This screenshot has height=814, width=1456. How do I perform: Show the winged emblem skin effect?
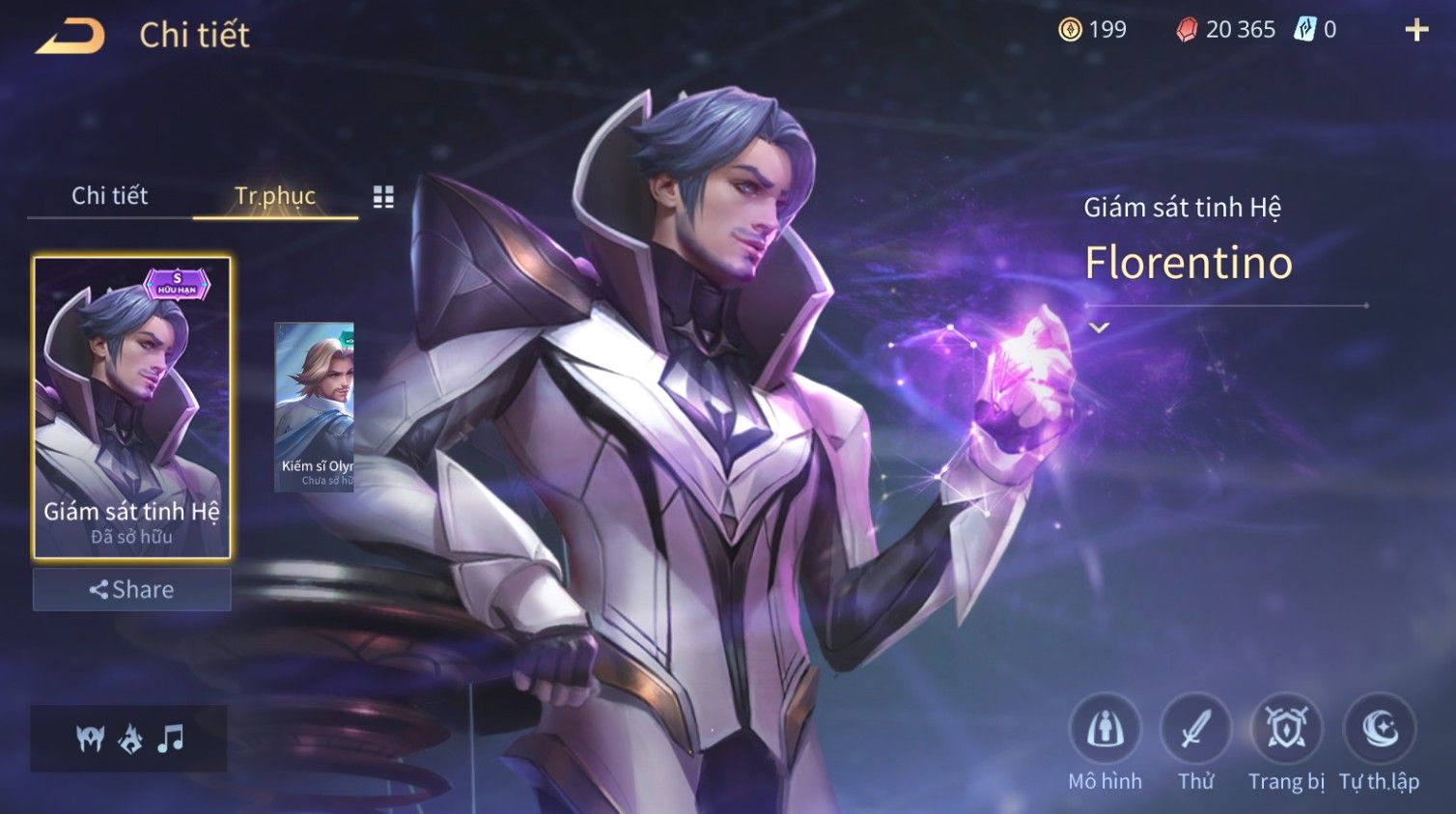(x=90, y=739)
